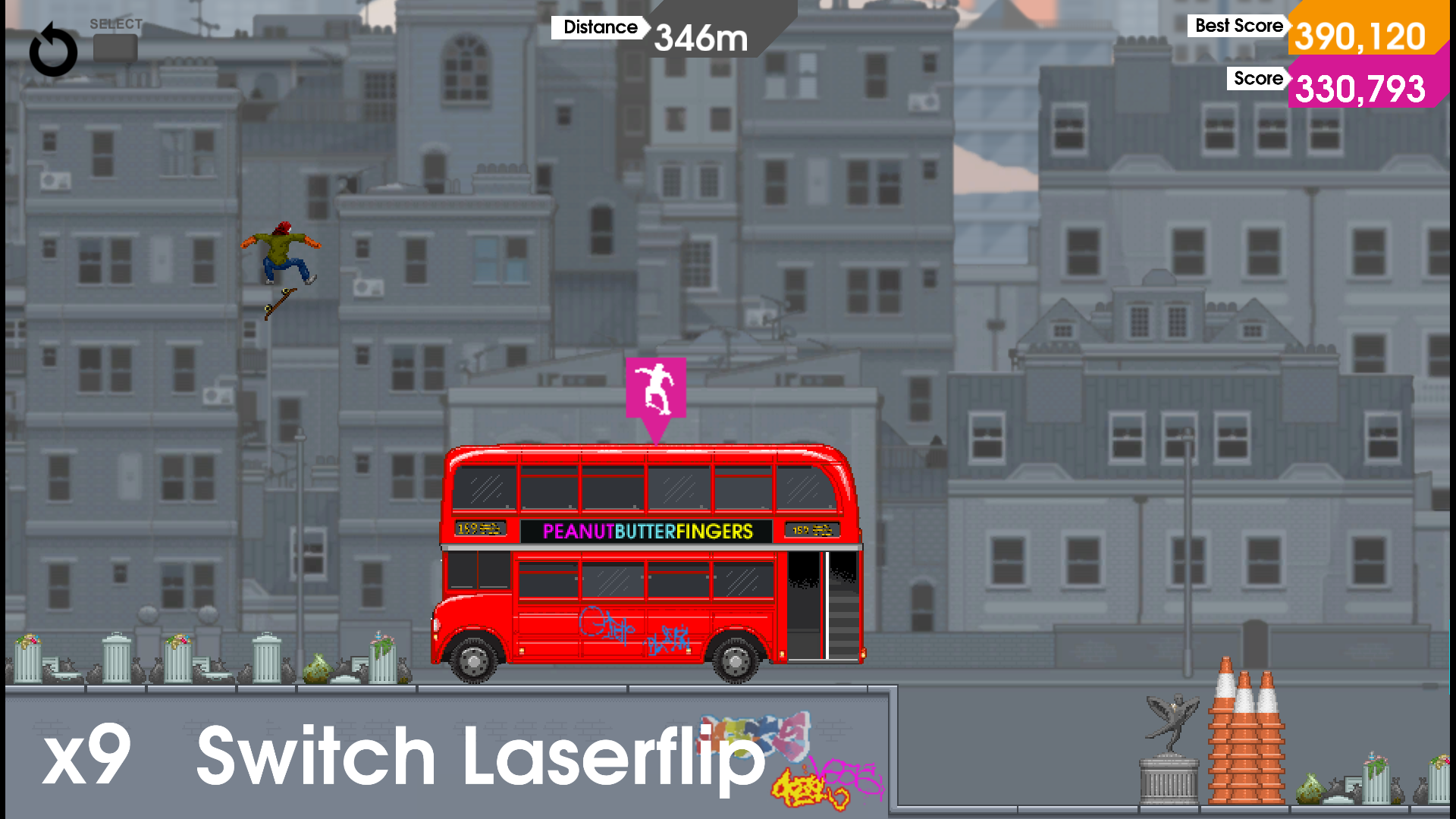The image size is (1456, 819).
Task: Click the restart/retry circular arrow icon
Action: 53,50
